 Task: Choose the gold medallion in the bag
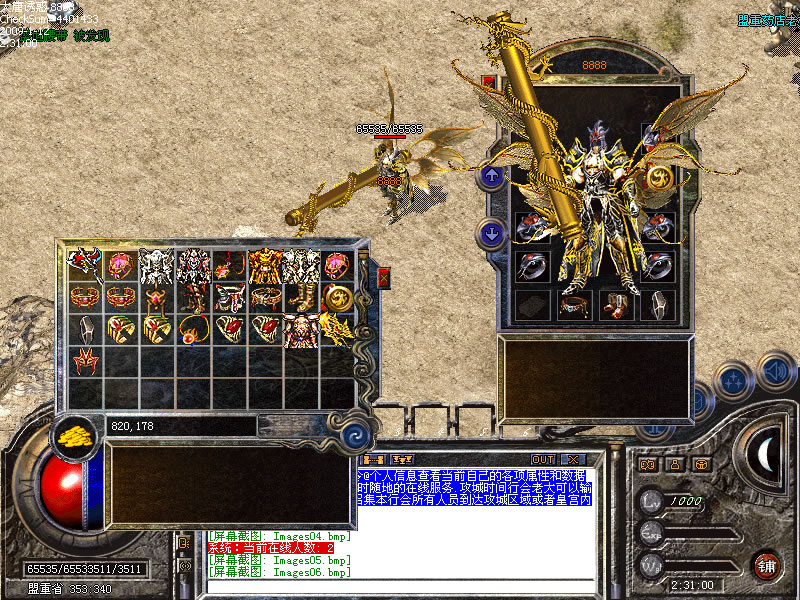pyautogui.click(x=336, y=297)
